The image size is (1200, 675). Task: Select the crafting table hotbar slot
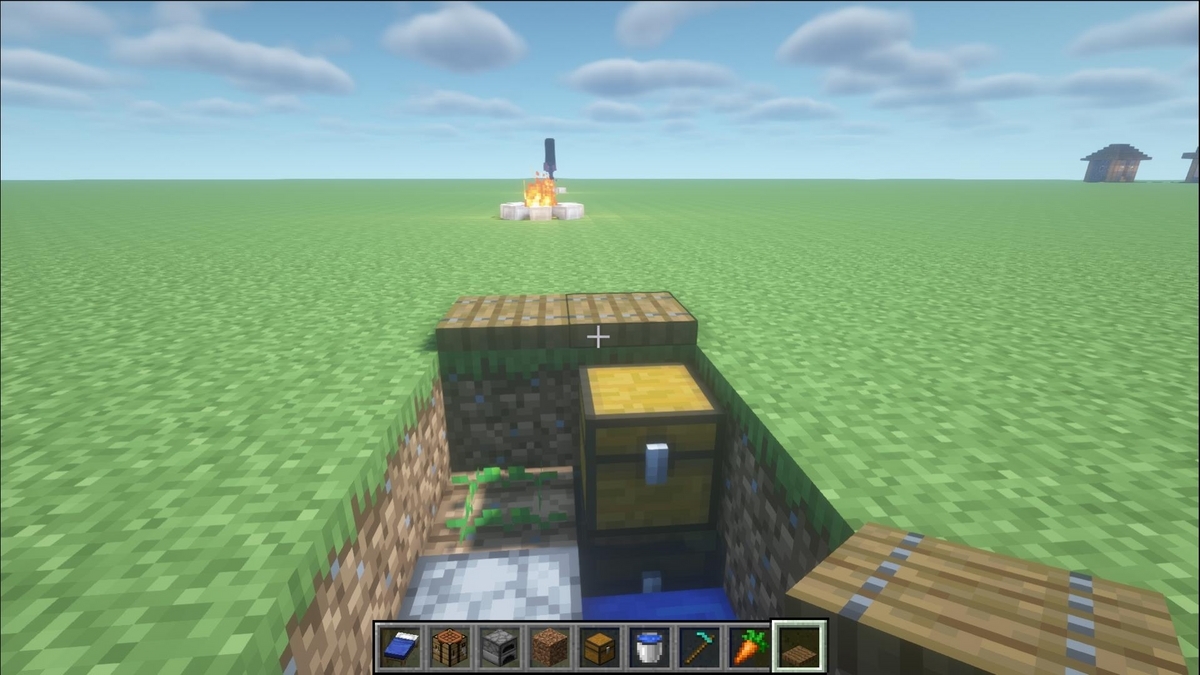tap(450, 646)
